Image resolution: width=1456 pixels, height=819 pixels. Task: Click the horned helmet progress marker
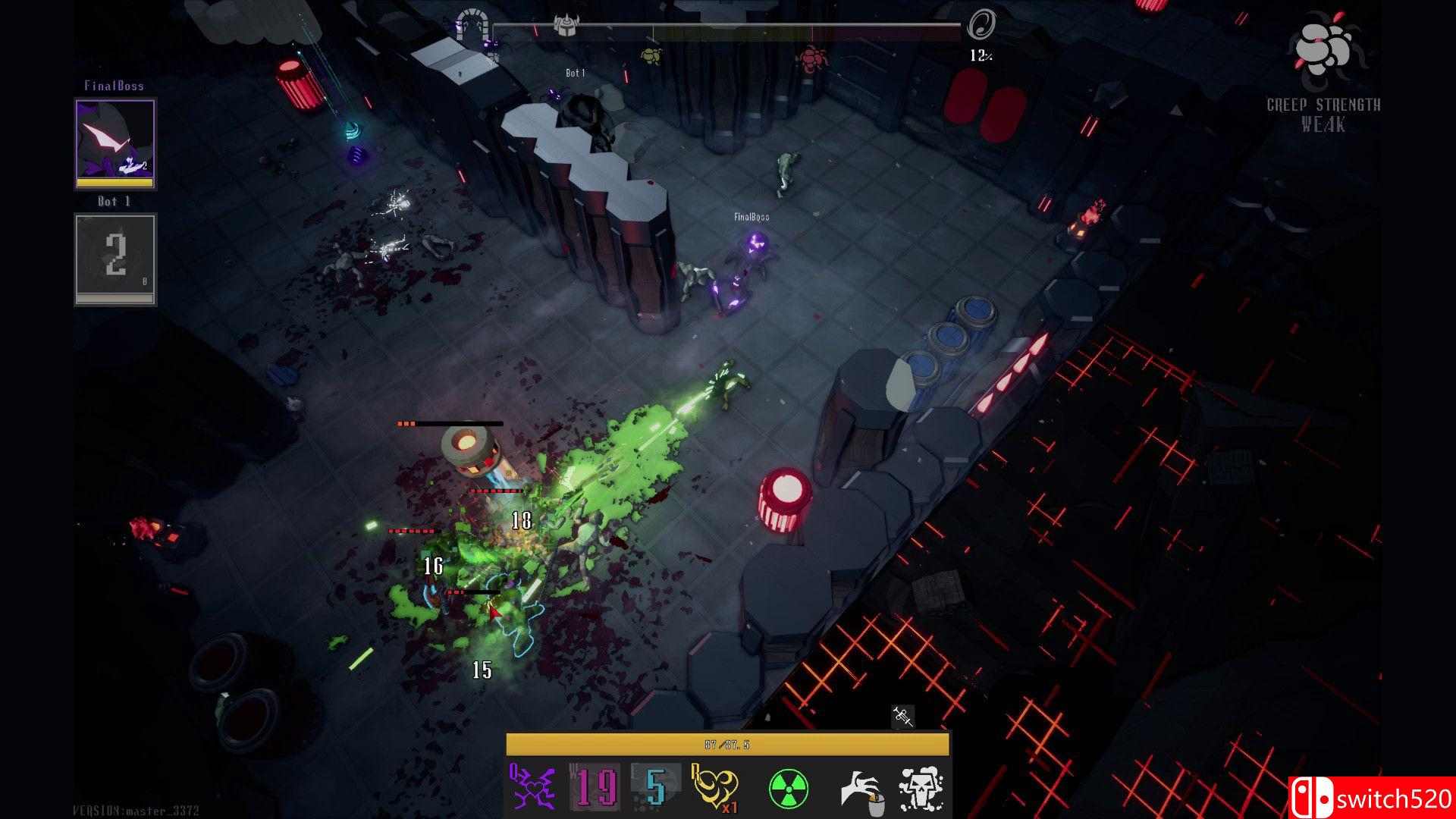[565, 24]
